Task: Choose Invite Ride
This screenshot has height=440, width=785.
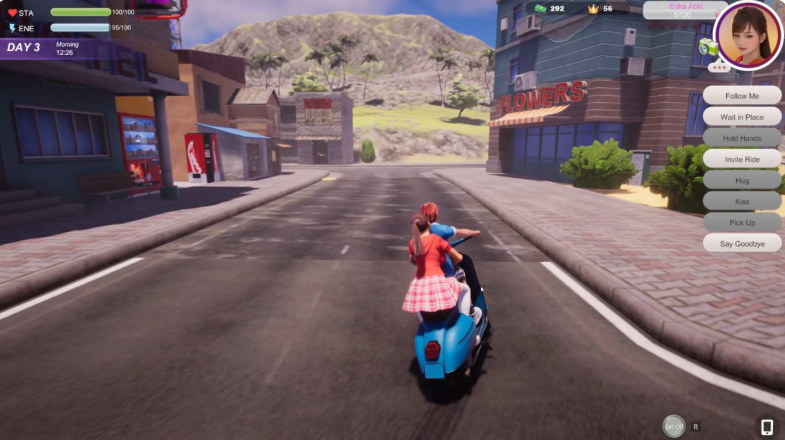Action: click(742, 158)
